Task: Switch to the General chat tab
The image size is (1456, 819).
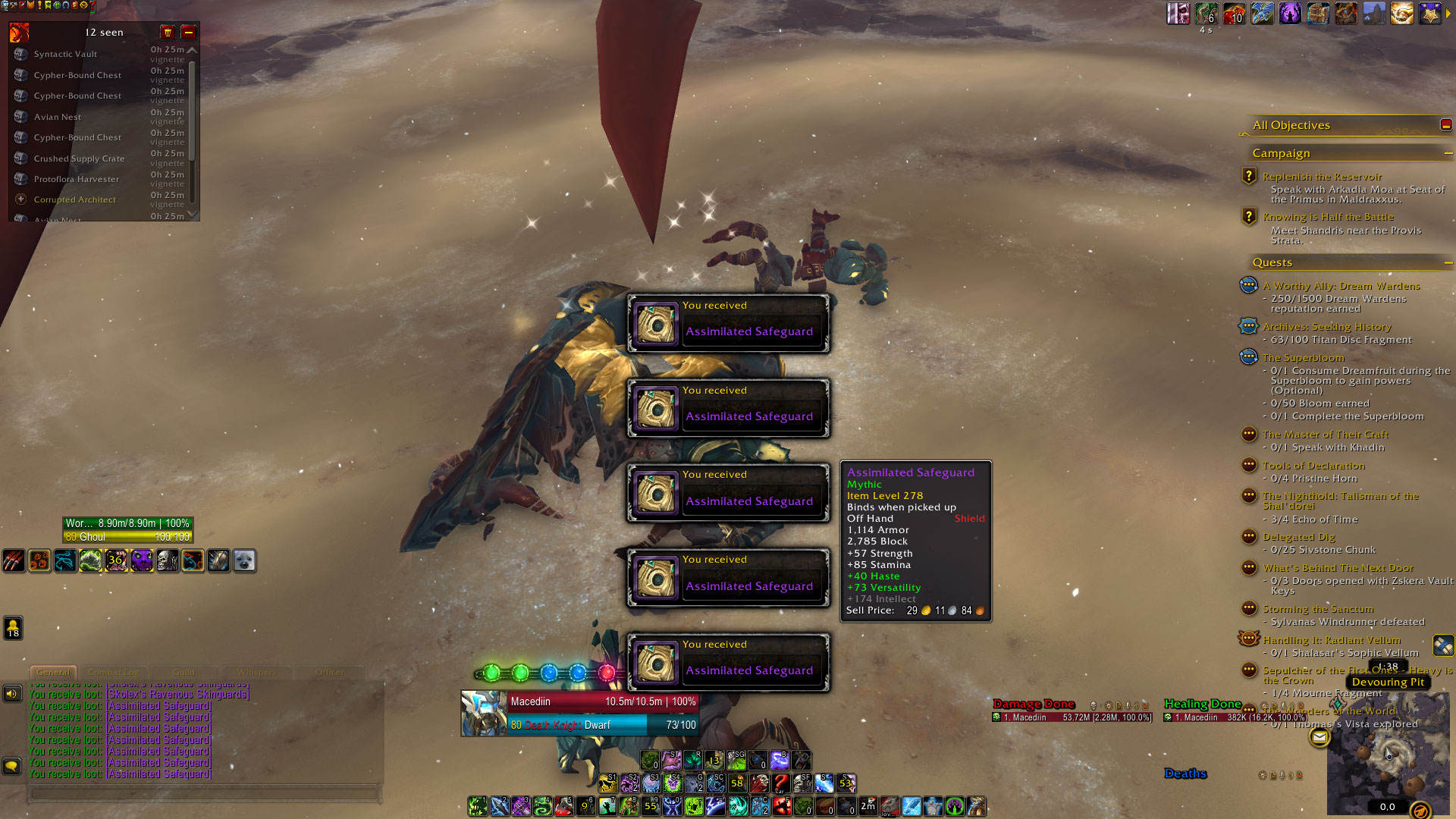Action: point(53,672)
